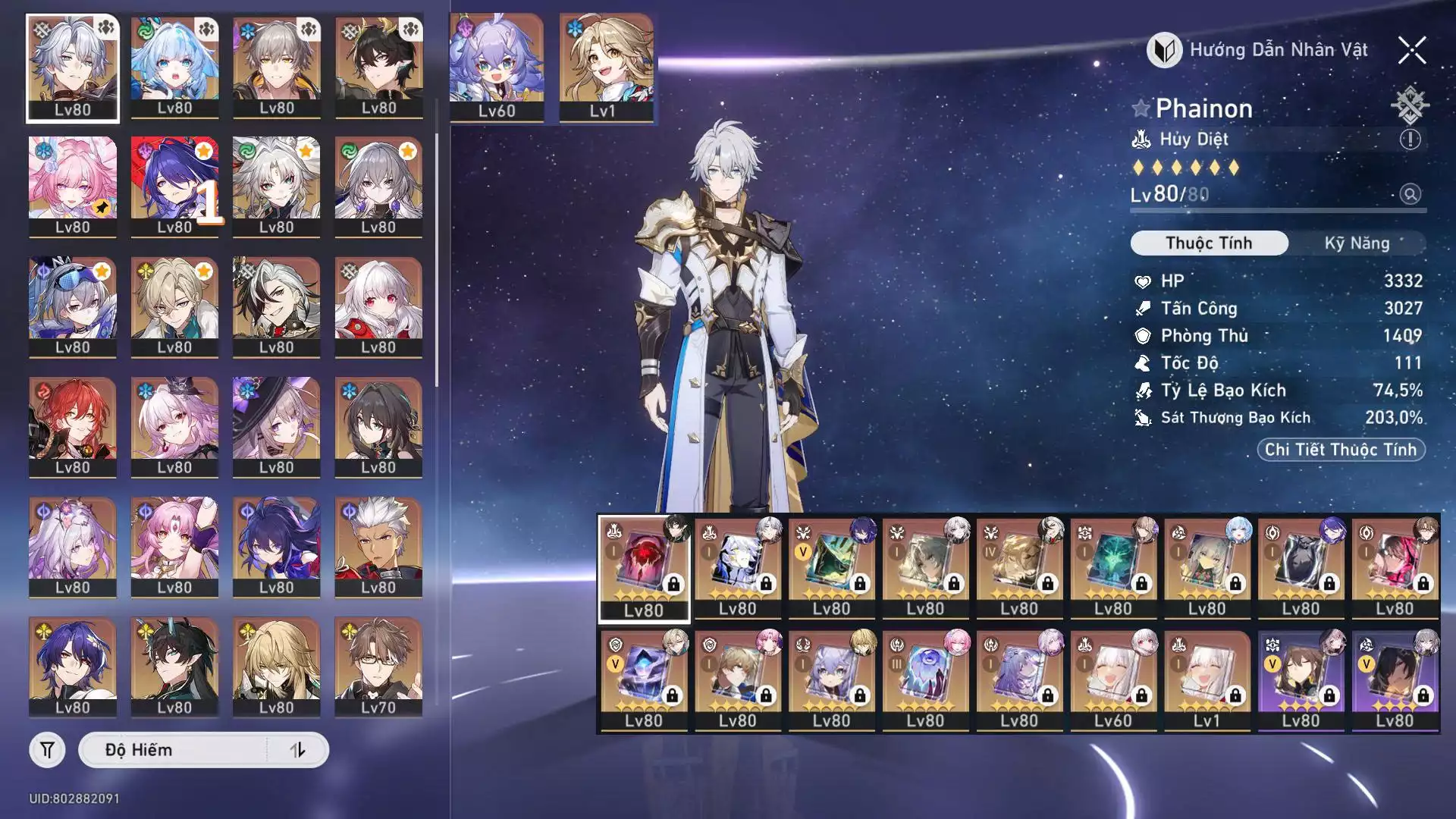Open Hướng Dẫn Nhân Vật guide

tap(1259, 50)
